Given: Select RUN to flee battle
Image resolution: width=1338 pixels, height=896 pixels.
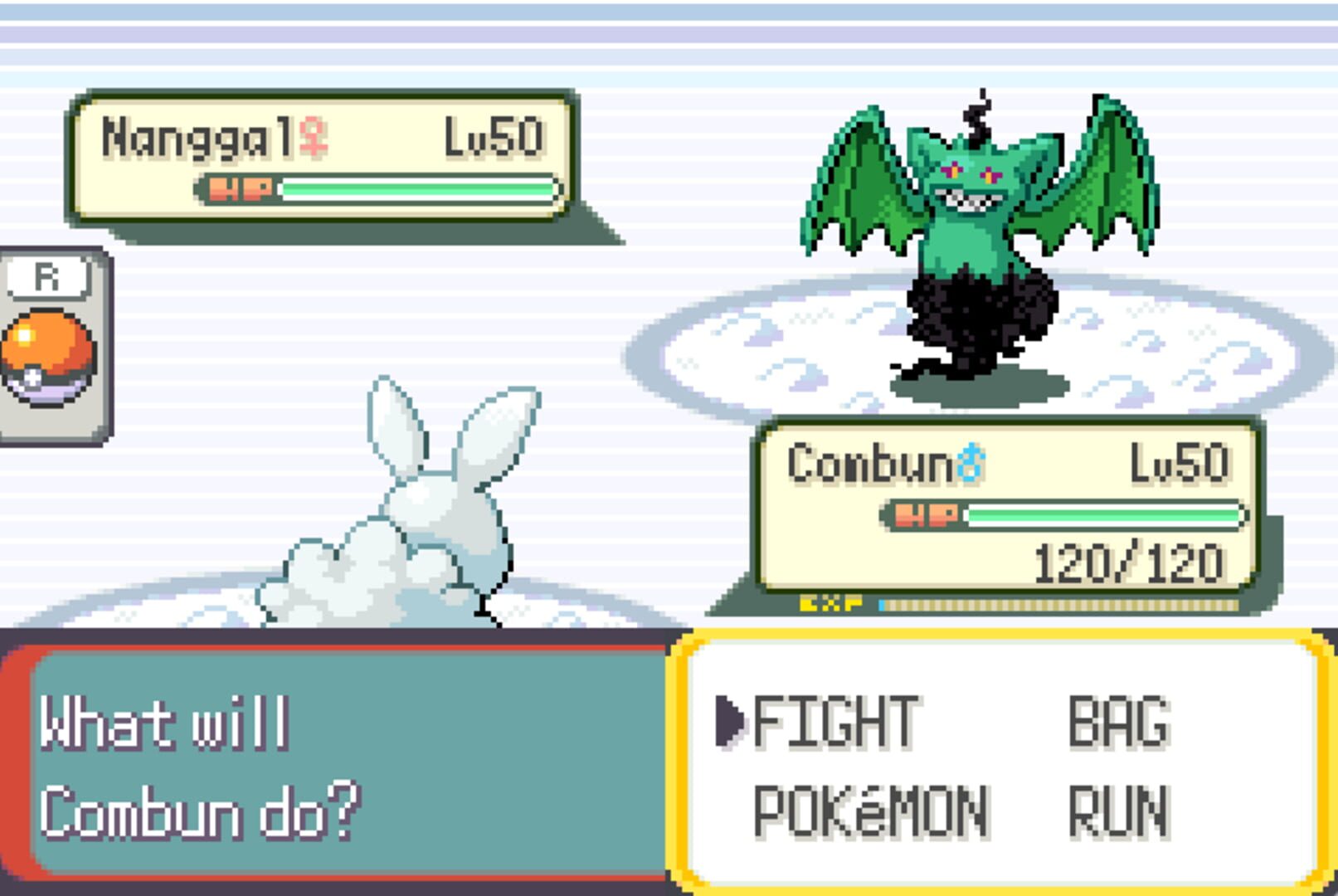Looking at the screenshot, I should pyautogui.click(x=1118, y=811).
